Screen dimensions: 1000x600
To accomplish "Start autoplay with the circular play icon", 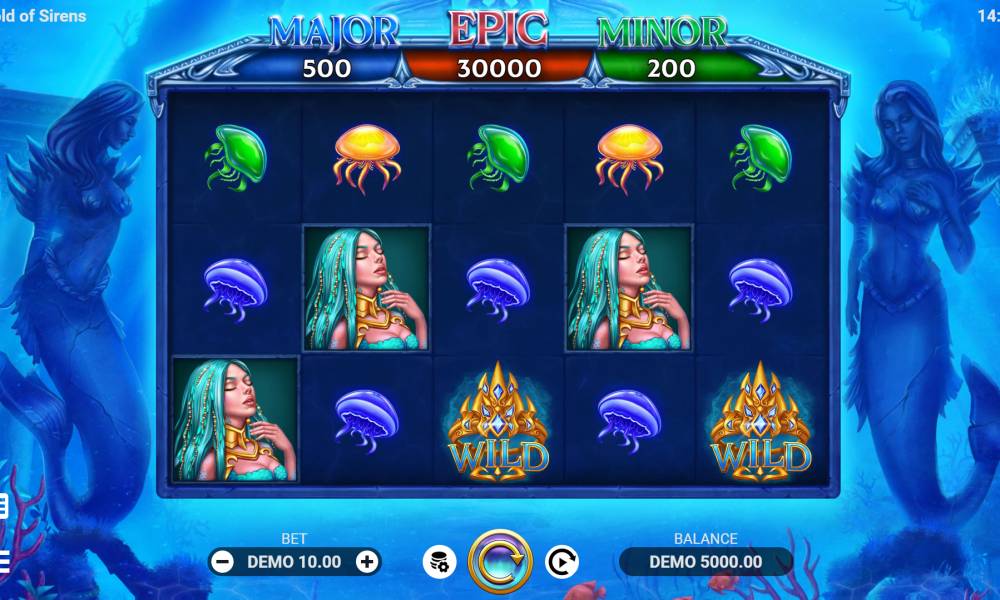I will coord(561,561).
